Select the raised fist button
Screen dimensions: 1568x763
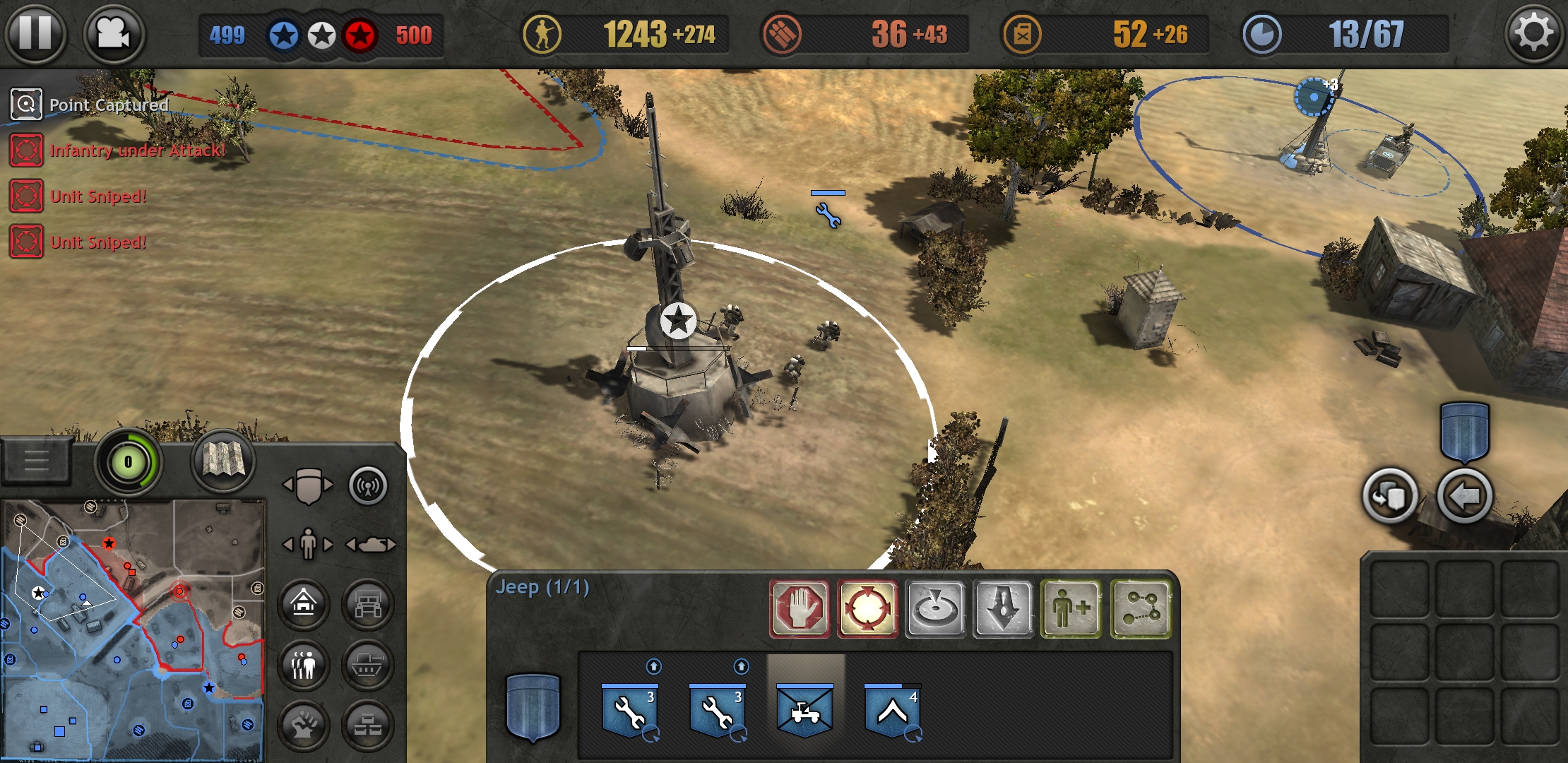304,726
